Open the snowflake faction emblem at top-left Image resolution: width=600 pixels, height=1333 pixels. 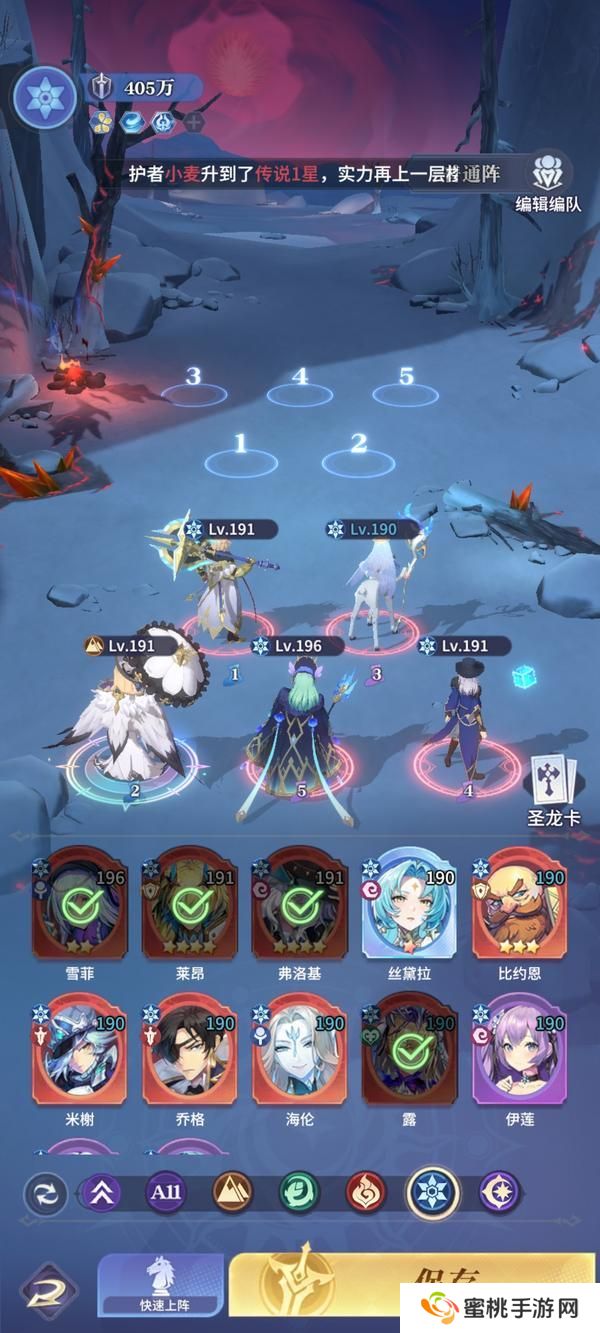coord(43,97)
